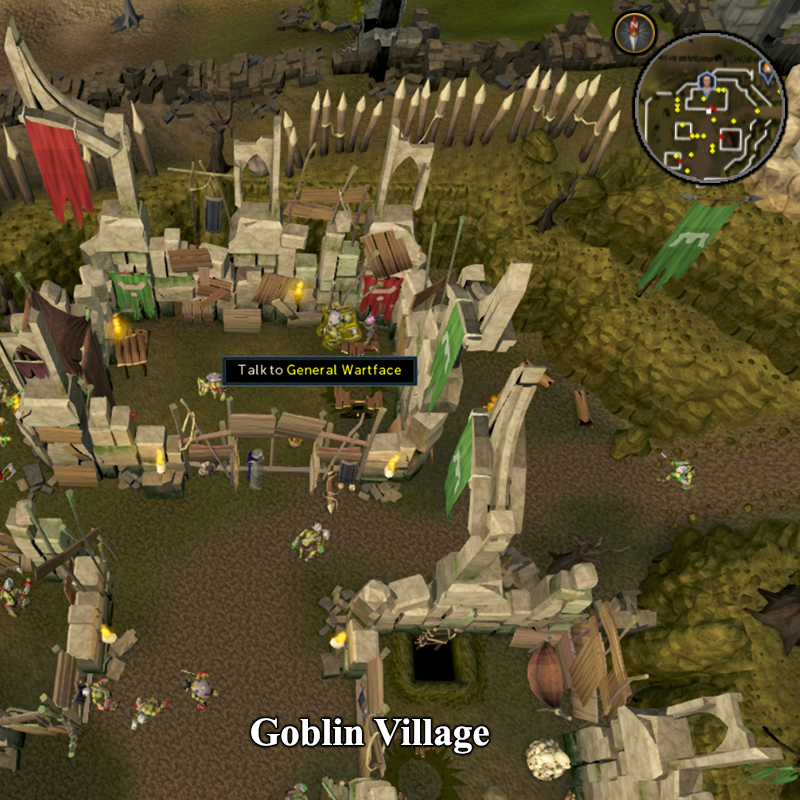The height and width of the screenshot is (800, 800).
Task: Select the flame marker on the minimap edge
Action: coord(767,70)
